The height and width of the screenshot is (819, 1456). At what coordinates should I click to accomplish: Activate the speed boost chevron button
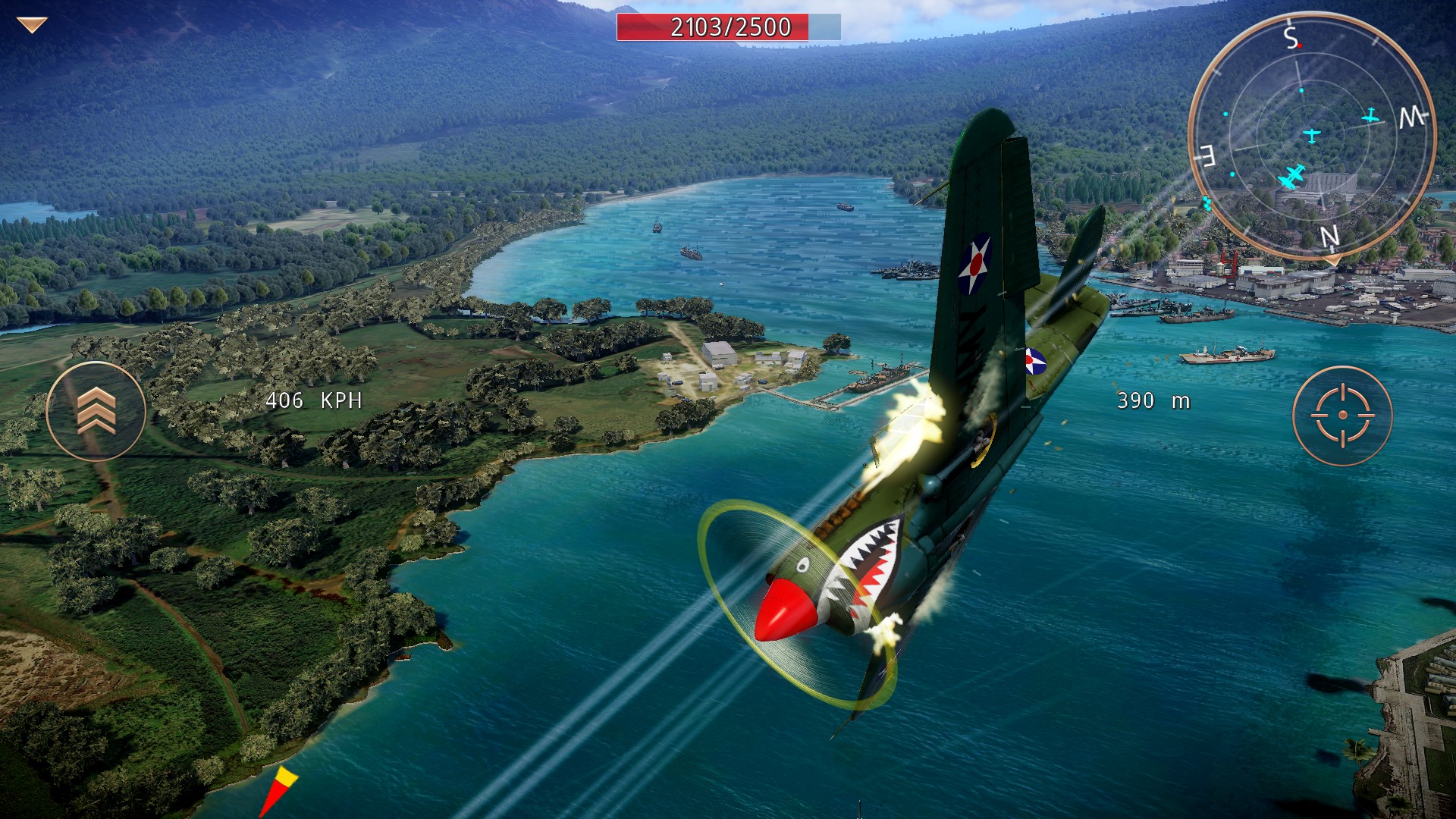(96, 411)
